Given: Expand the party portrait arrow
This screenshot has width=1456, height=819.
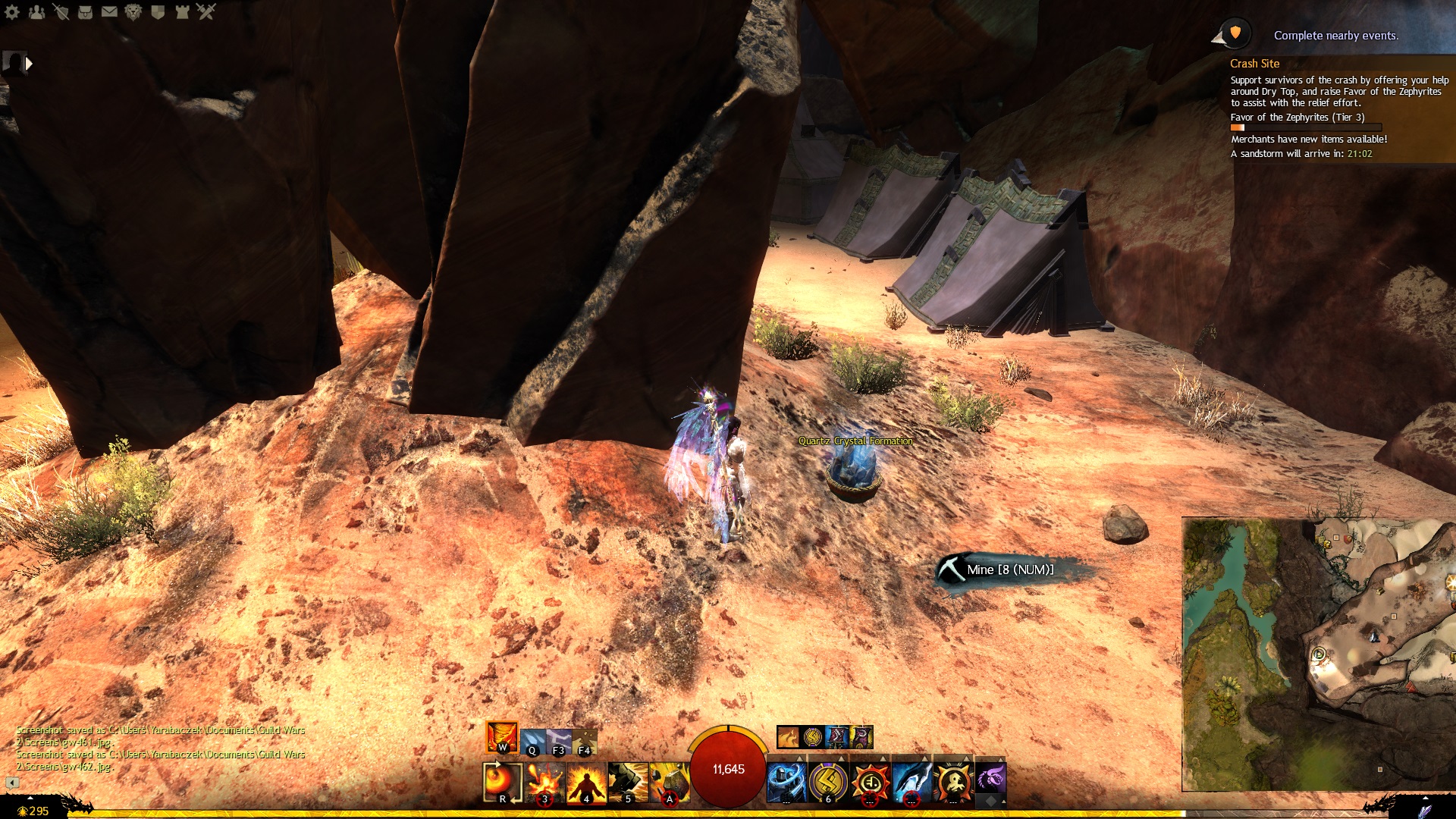Looking at the screenshot, I should click(29, 64).
